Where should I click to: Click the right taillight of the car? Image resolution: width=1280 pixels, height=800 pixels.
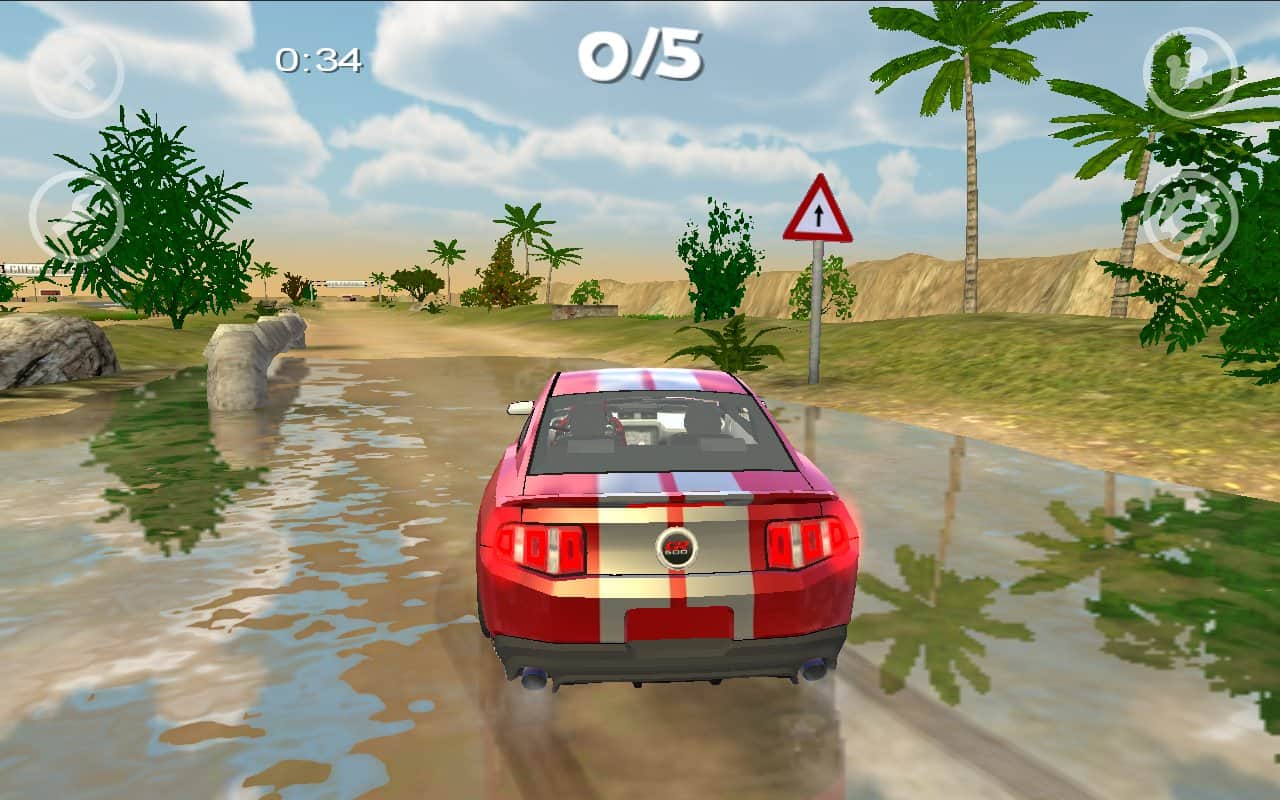805,545
